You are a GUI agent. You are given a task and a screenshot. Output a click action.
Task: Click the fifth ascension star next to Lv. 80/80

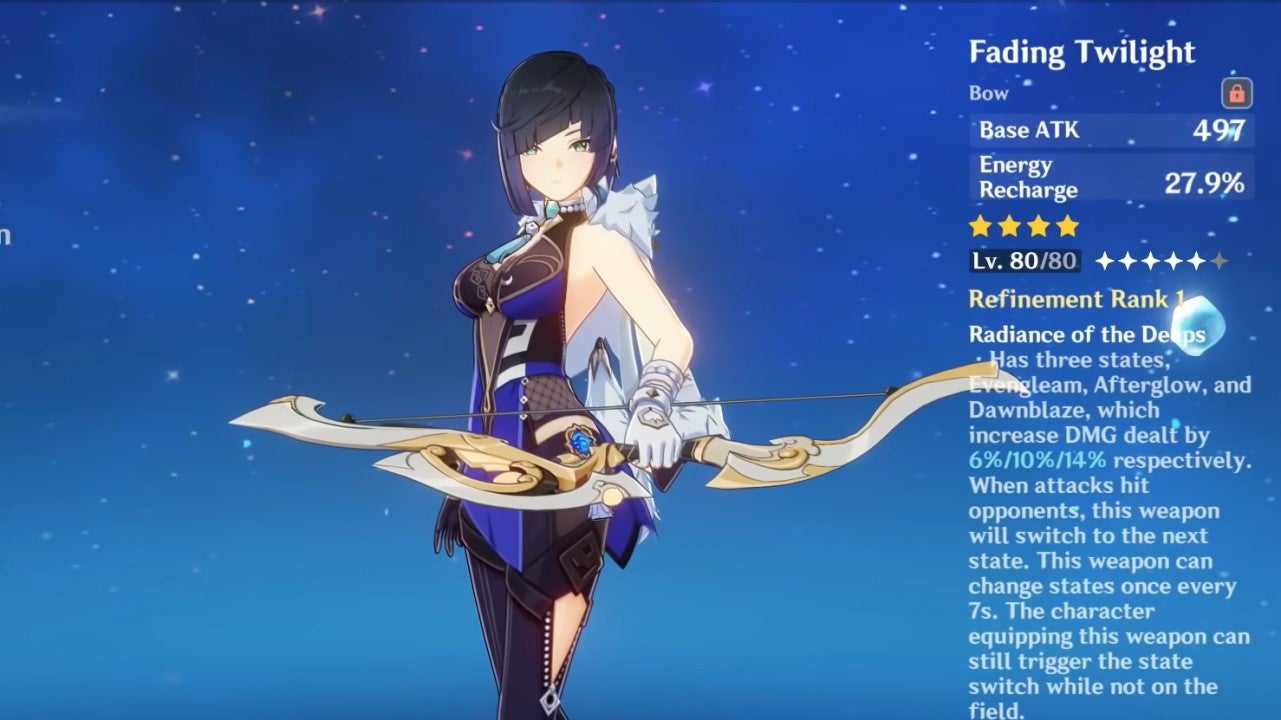1195,260
